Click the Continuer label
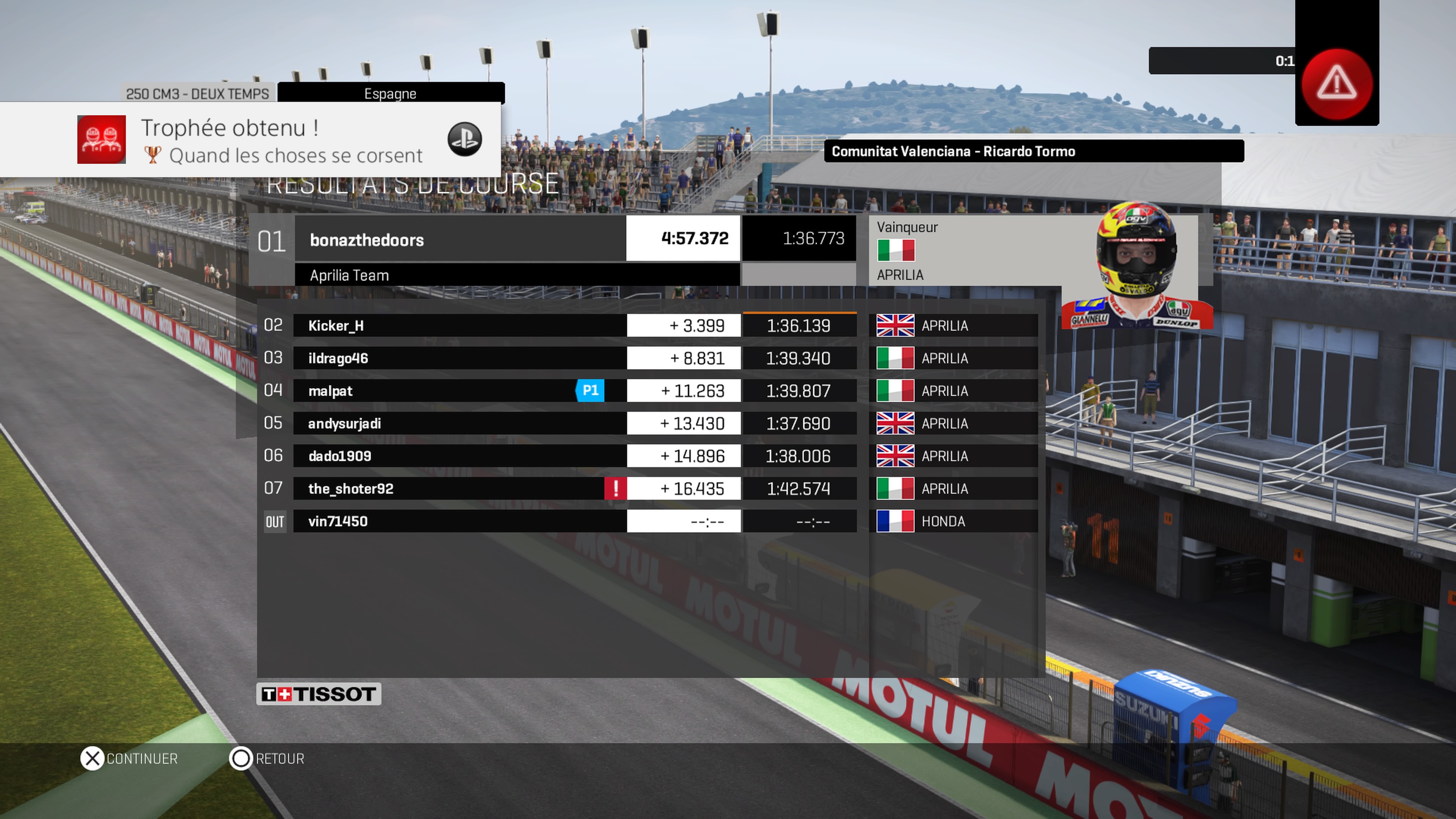The height and width of the screenshot is (819, 1456). coord(142,758)
